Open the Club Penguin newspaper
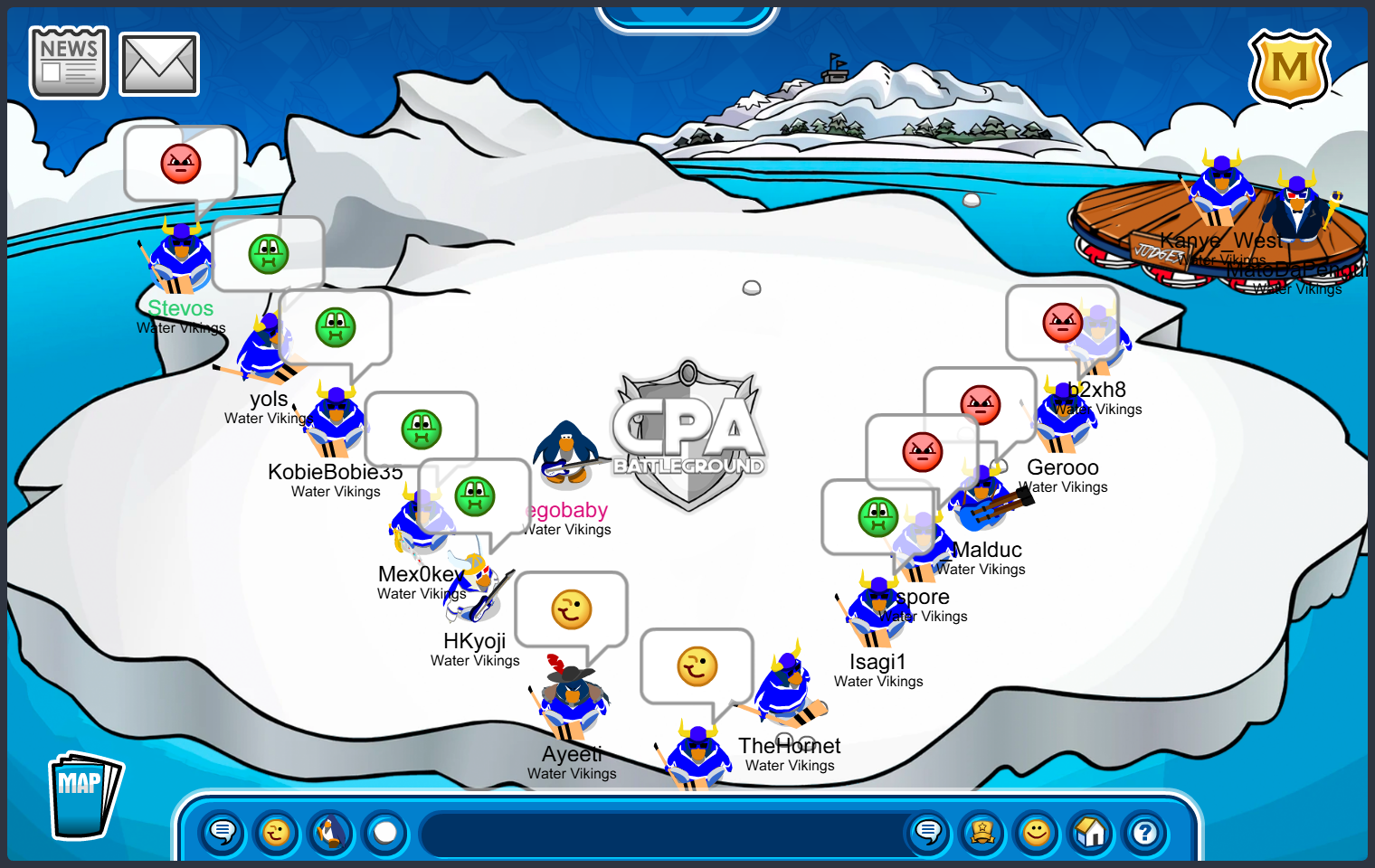Image resolution: width=1375 pixels, height=868 pixels. point(69,62)
